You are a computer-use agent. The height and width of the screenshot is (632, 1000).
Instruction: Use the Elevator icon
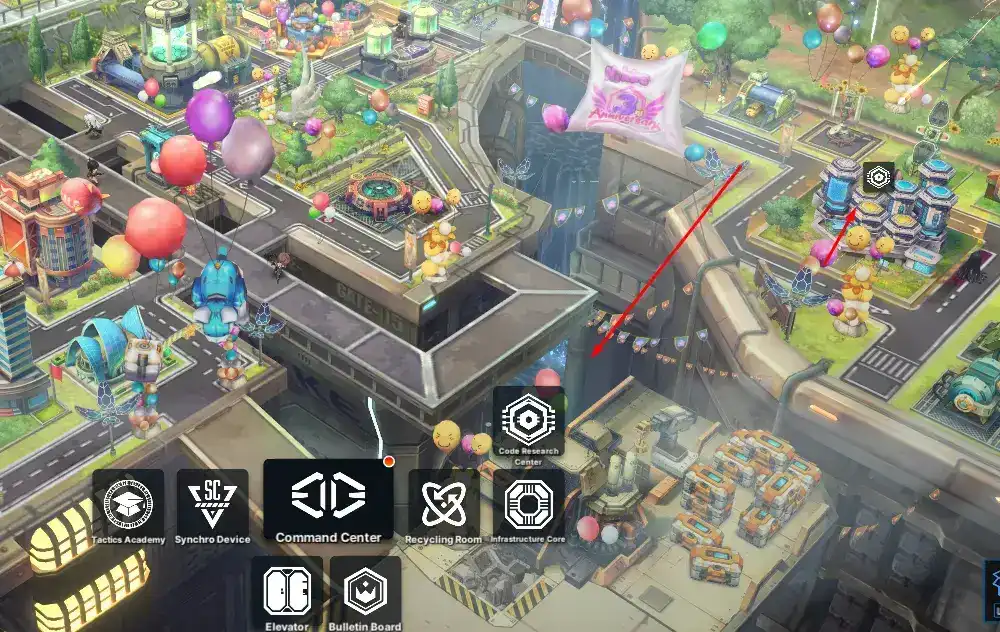(286, 592)
